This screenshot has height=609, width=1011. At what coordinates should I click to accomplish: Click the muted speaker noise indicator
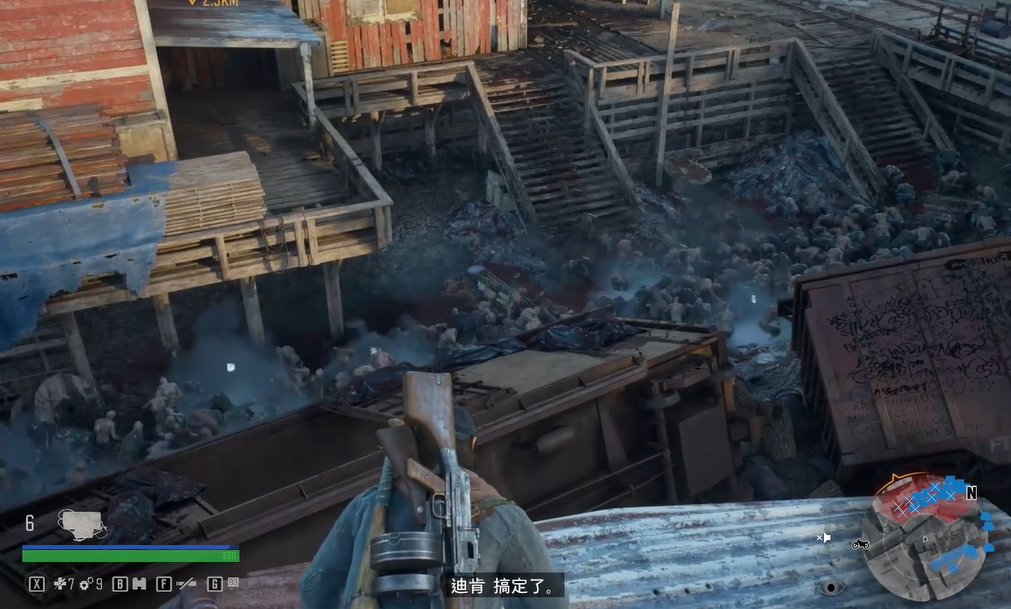click(823, 537)
